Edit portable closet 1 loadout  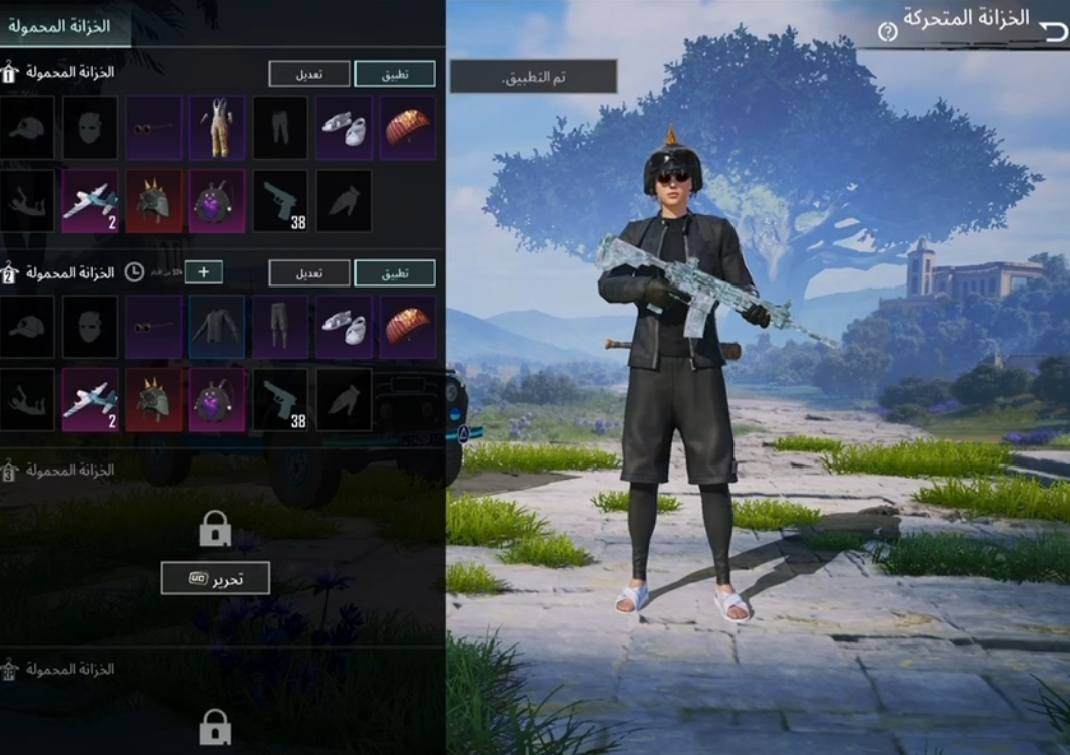(309, 74)
